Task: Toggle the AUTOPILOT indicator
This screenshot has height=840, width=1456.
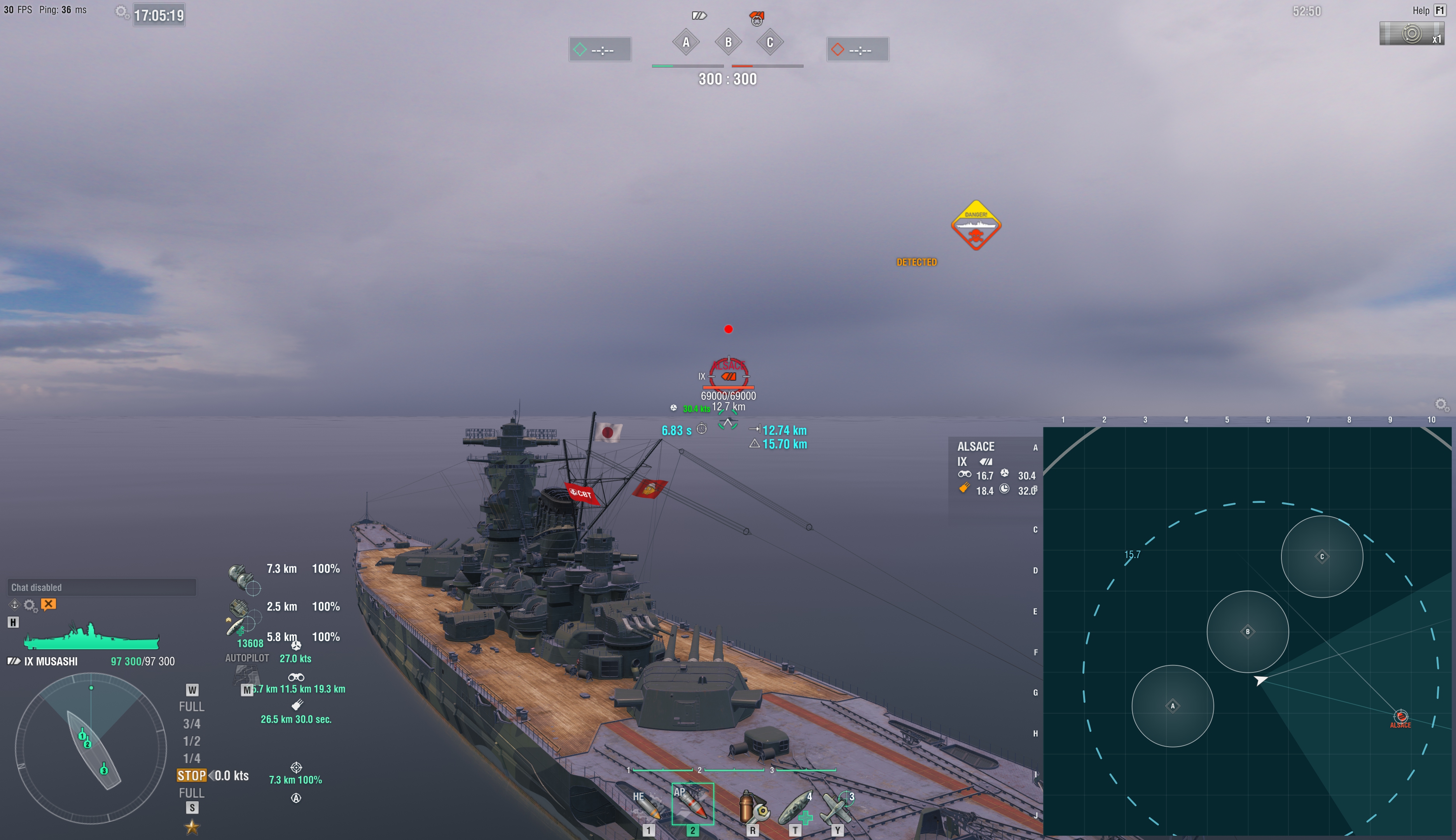Action: pos(247,658)
